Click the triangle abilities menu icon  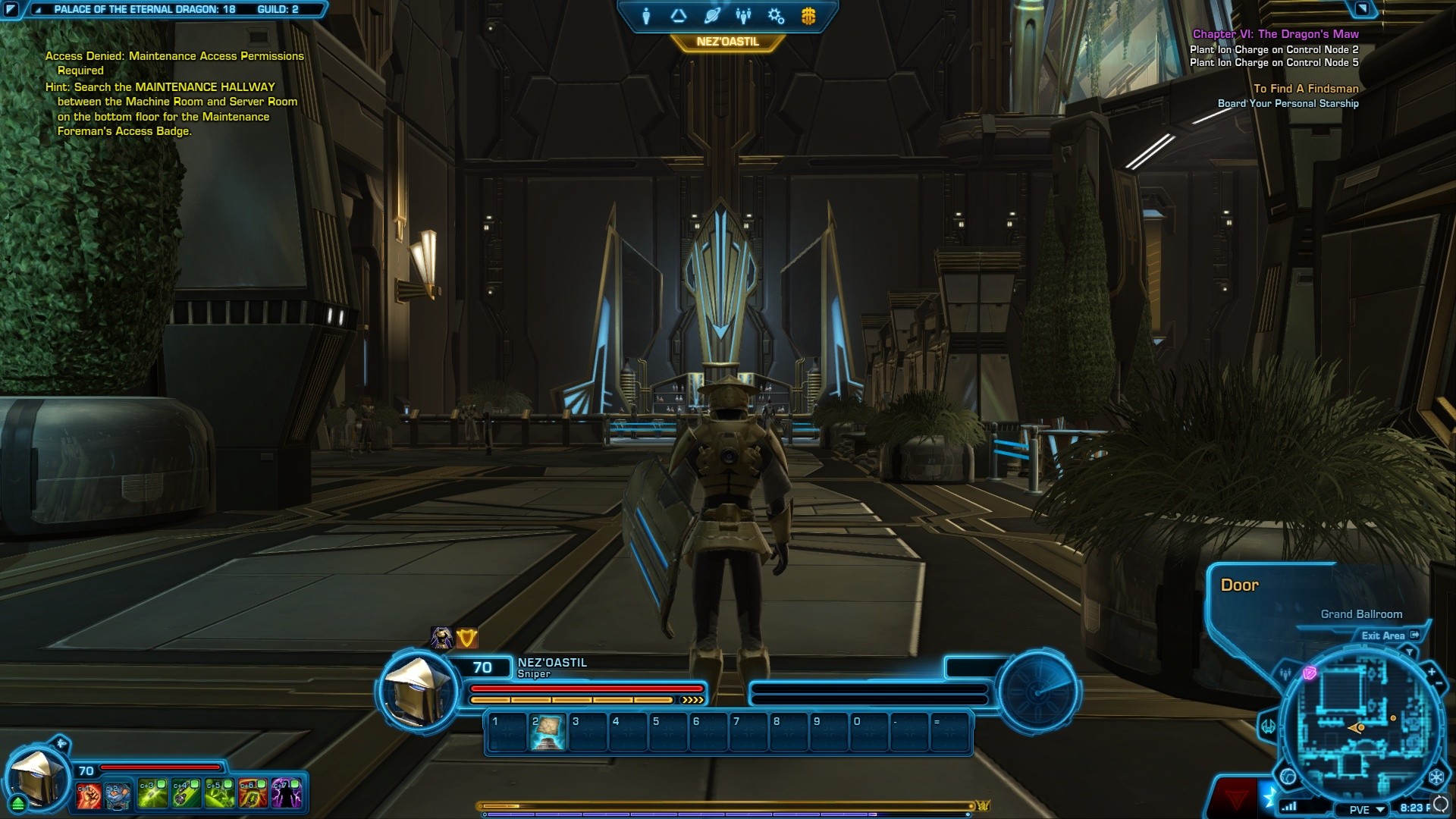click(678, 16)
